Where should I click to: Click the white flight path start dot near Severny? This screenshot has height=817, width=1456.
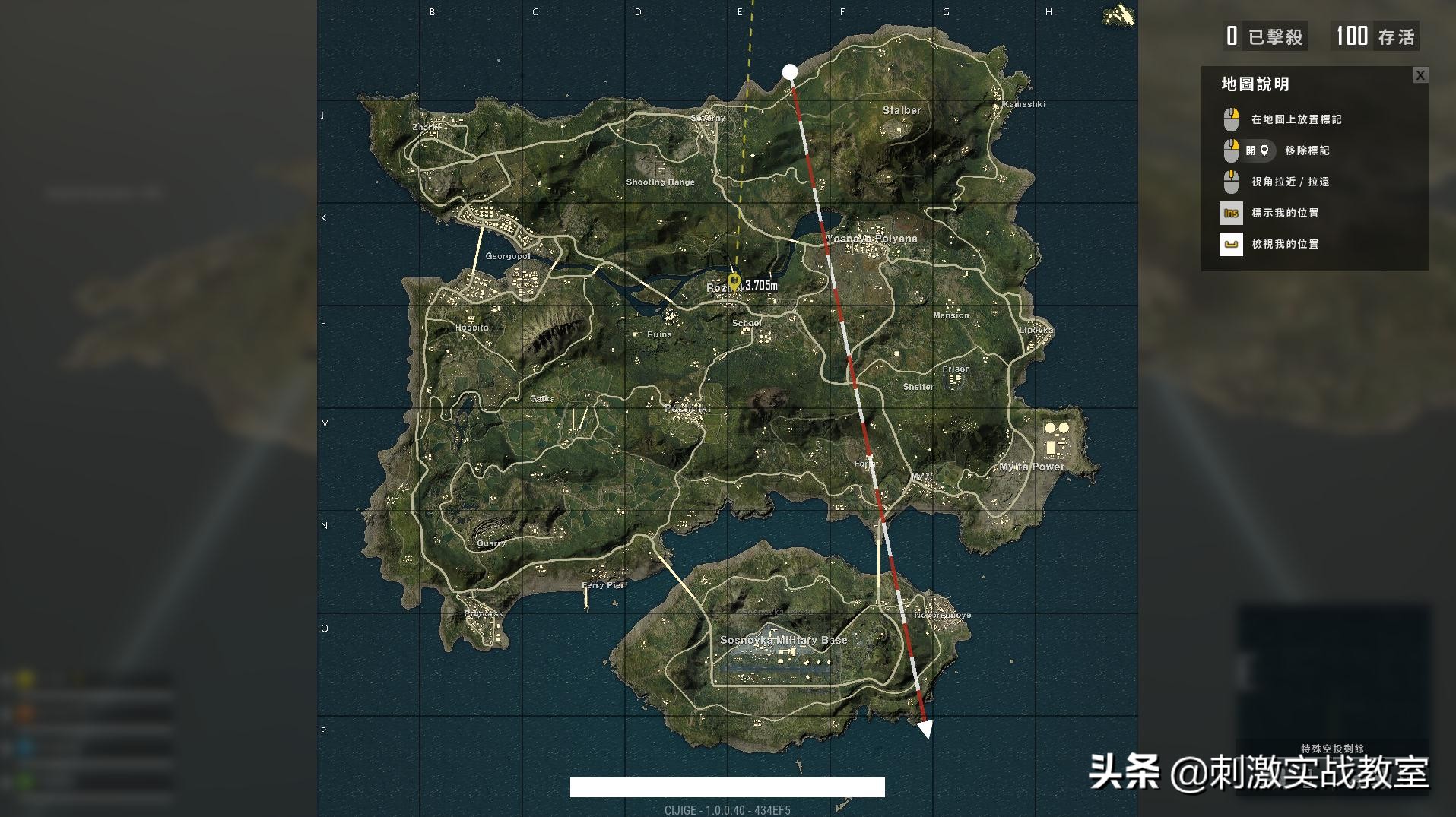791,71
